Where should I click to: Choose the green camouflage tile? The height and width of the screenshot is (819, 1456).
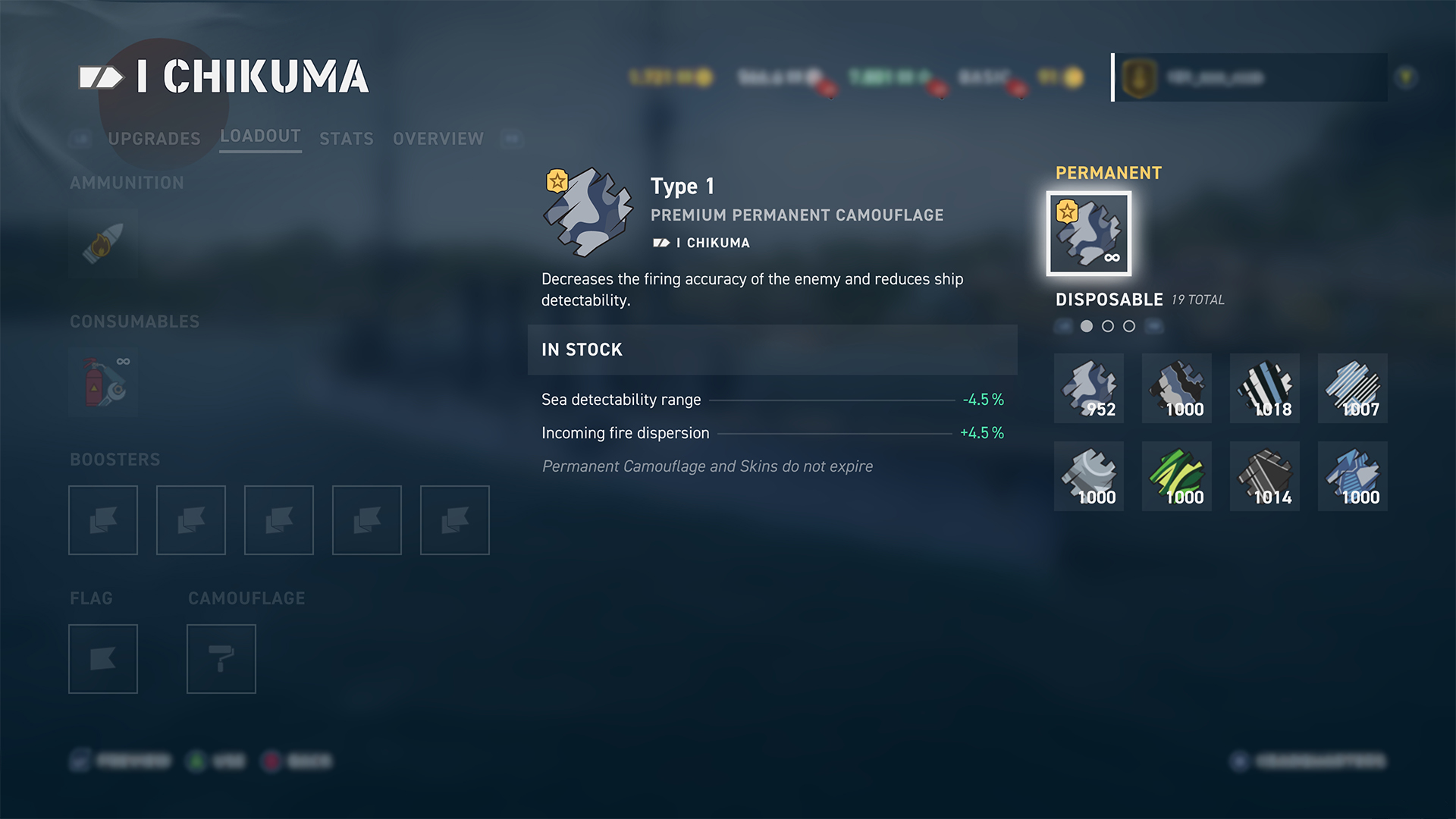click(1177, 476)
